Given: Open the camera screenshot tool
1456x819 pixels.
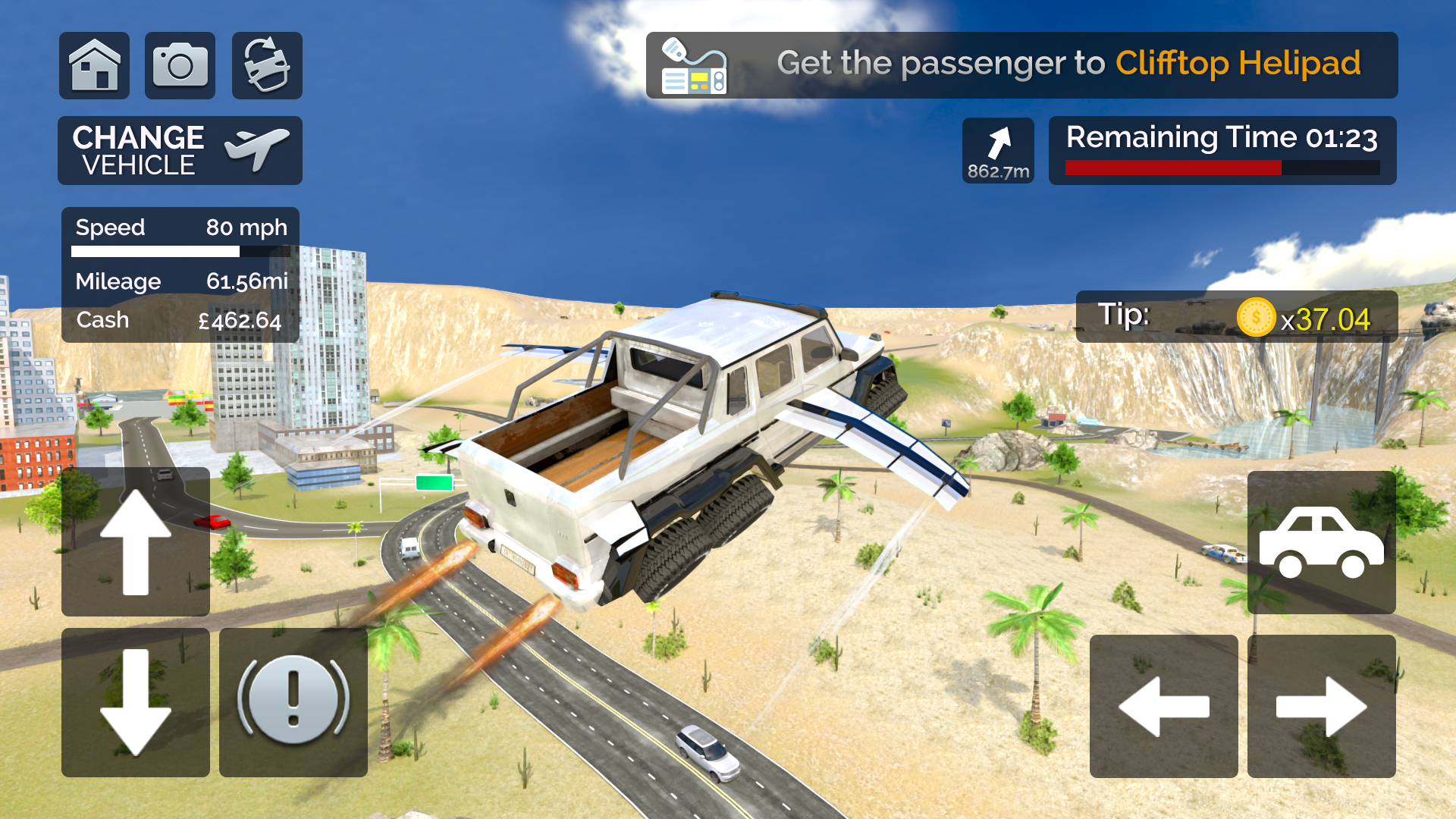Looking at the screenshot, I should click(x=180, y=65).
